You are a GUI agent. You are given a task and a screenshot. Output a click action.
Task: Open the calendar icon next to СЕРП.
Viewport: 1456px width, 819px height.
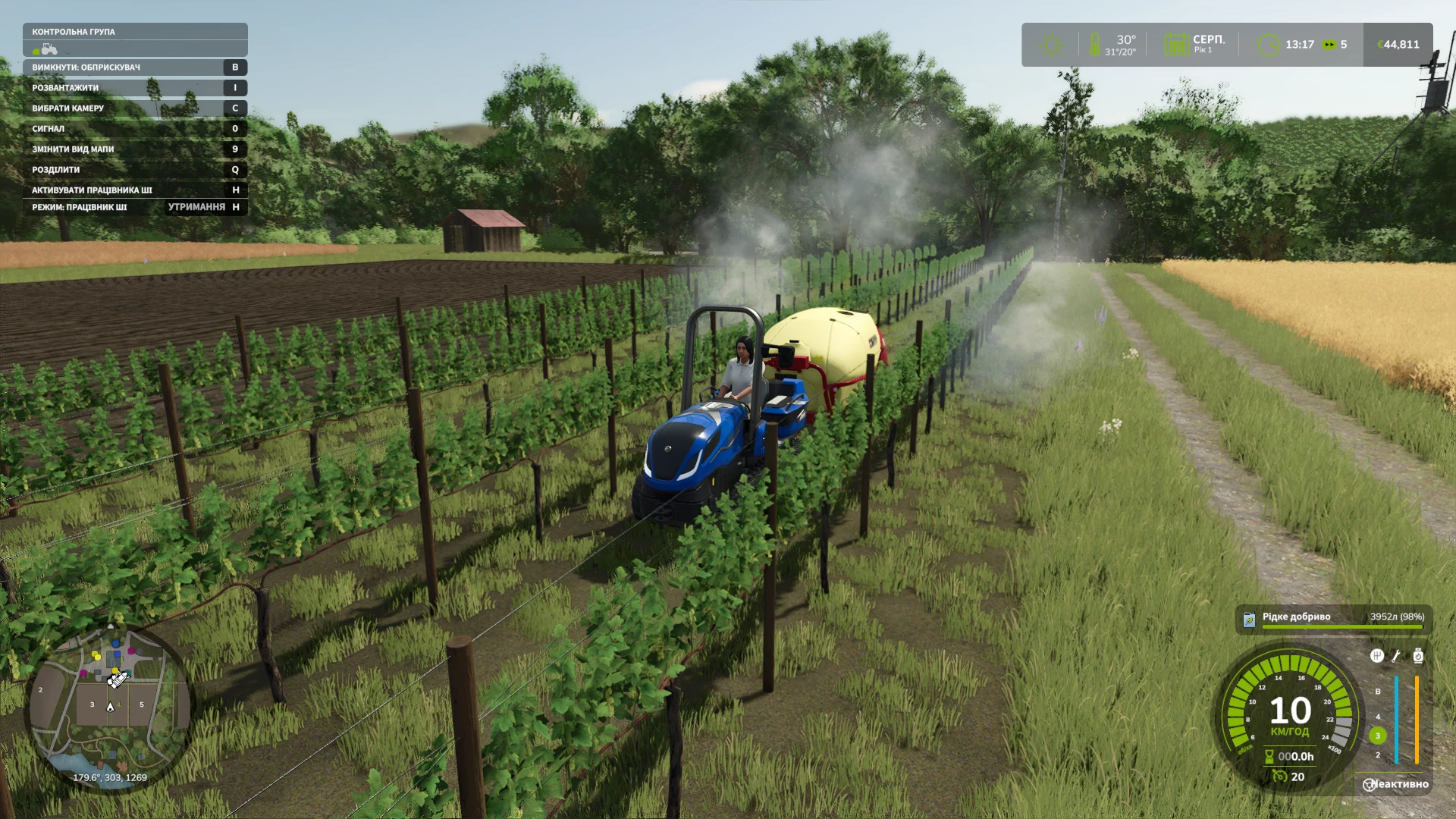(x=1176, y=45)
